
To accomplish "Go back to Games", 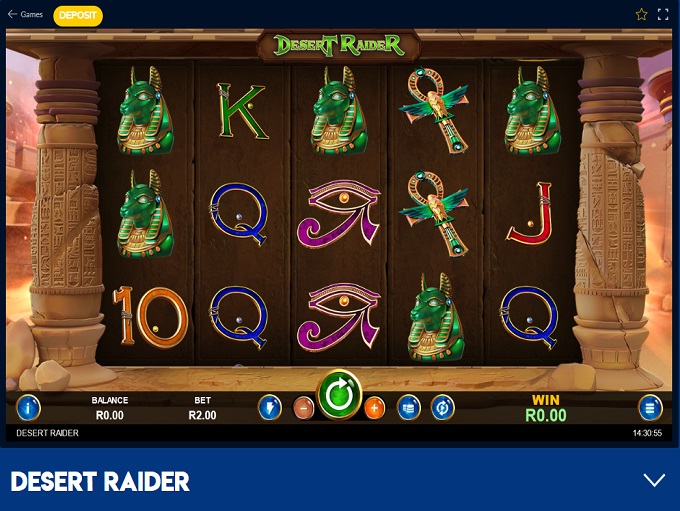I will pyautogui.click(x=25, y=15).
